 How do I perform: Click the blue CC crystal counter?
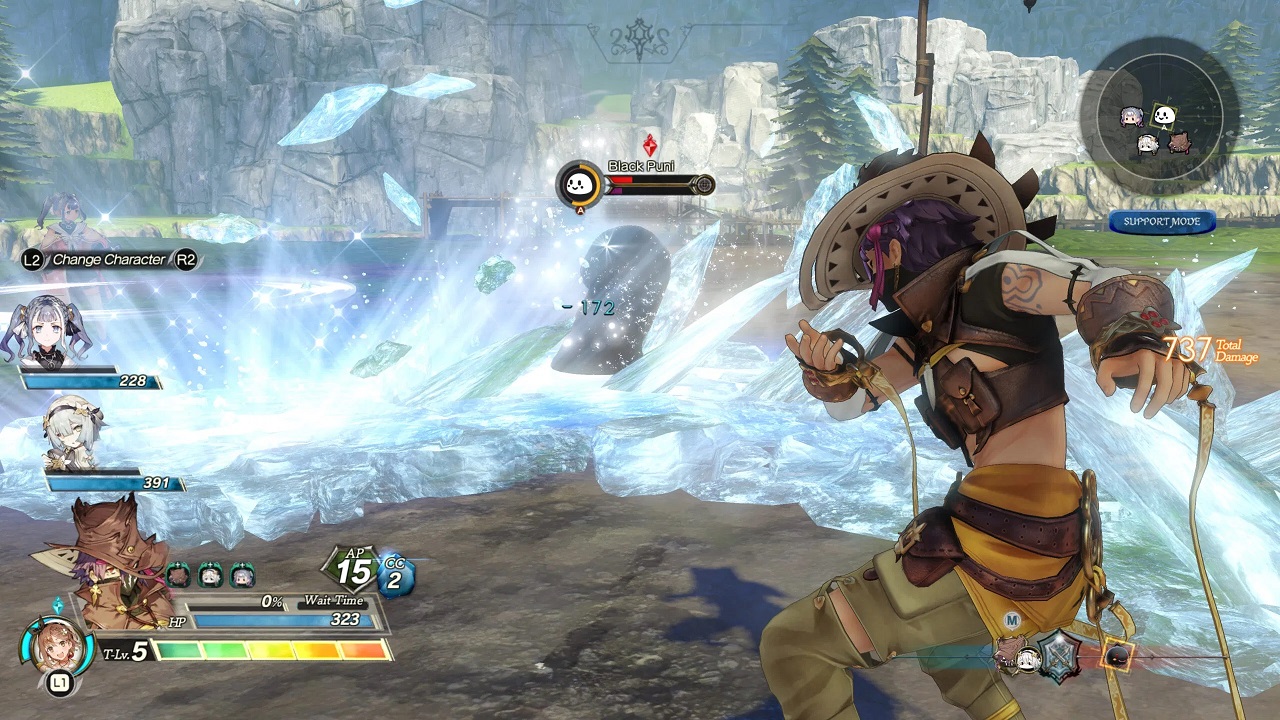pos(395,575)
